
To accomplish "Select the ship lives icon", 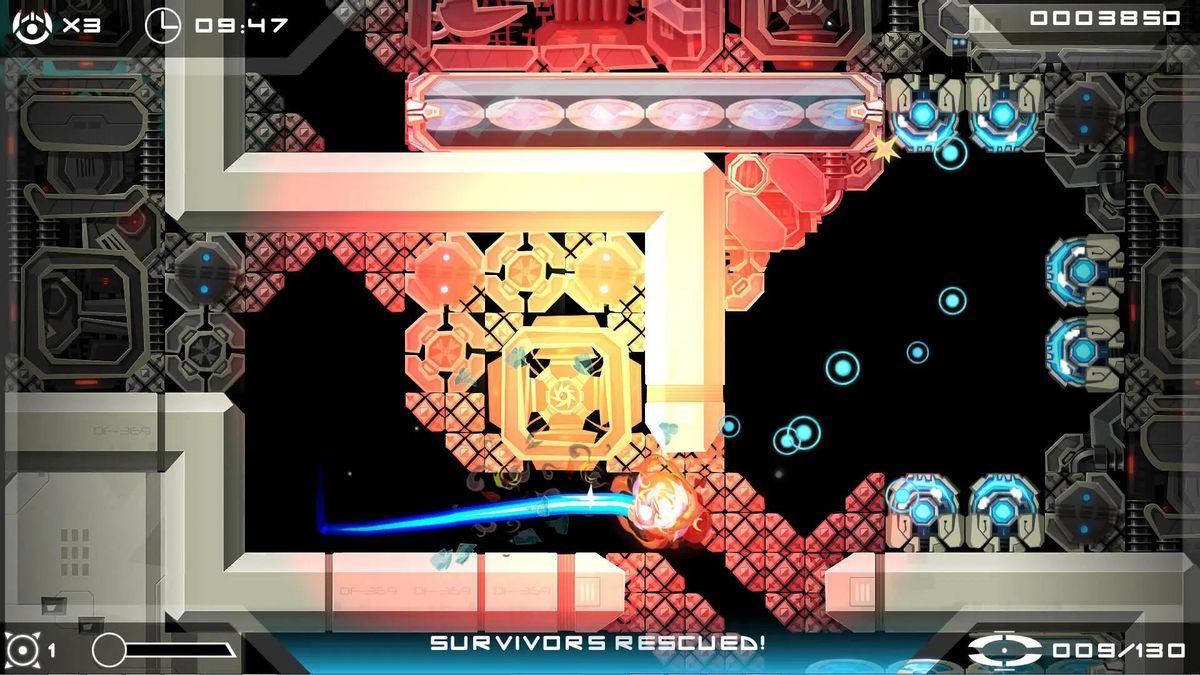I will click(x=32, y=25).
